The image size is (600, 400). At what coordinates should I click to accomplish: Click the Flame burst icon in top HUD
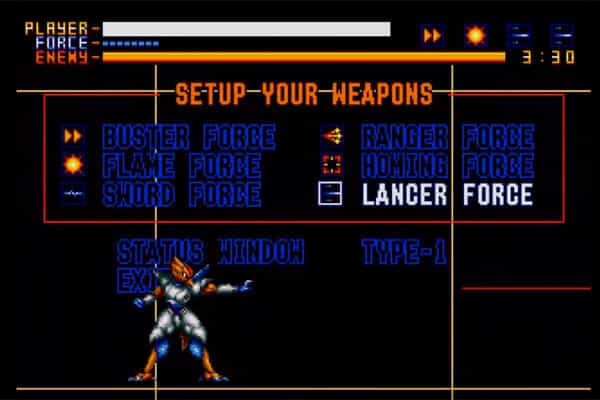(474, 36)
